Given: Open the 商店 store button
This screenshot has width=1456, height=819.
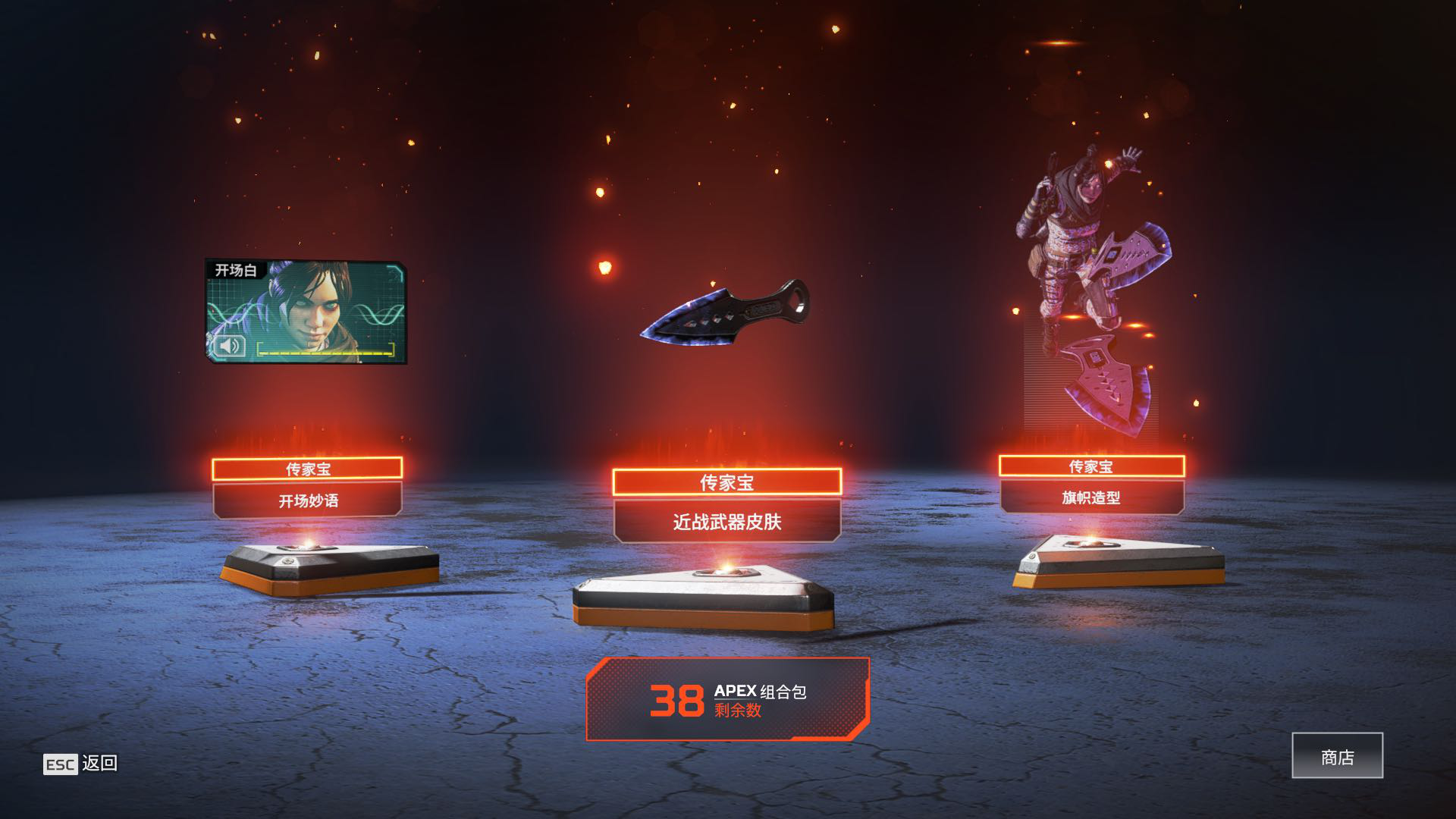Looking at the screenshot, I should [x=1337, y=756].
